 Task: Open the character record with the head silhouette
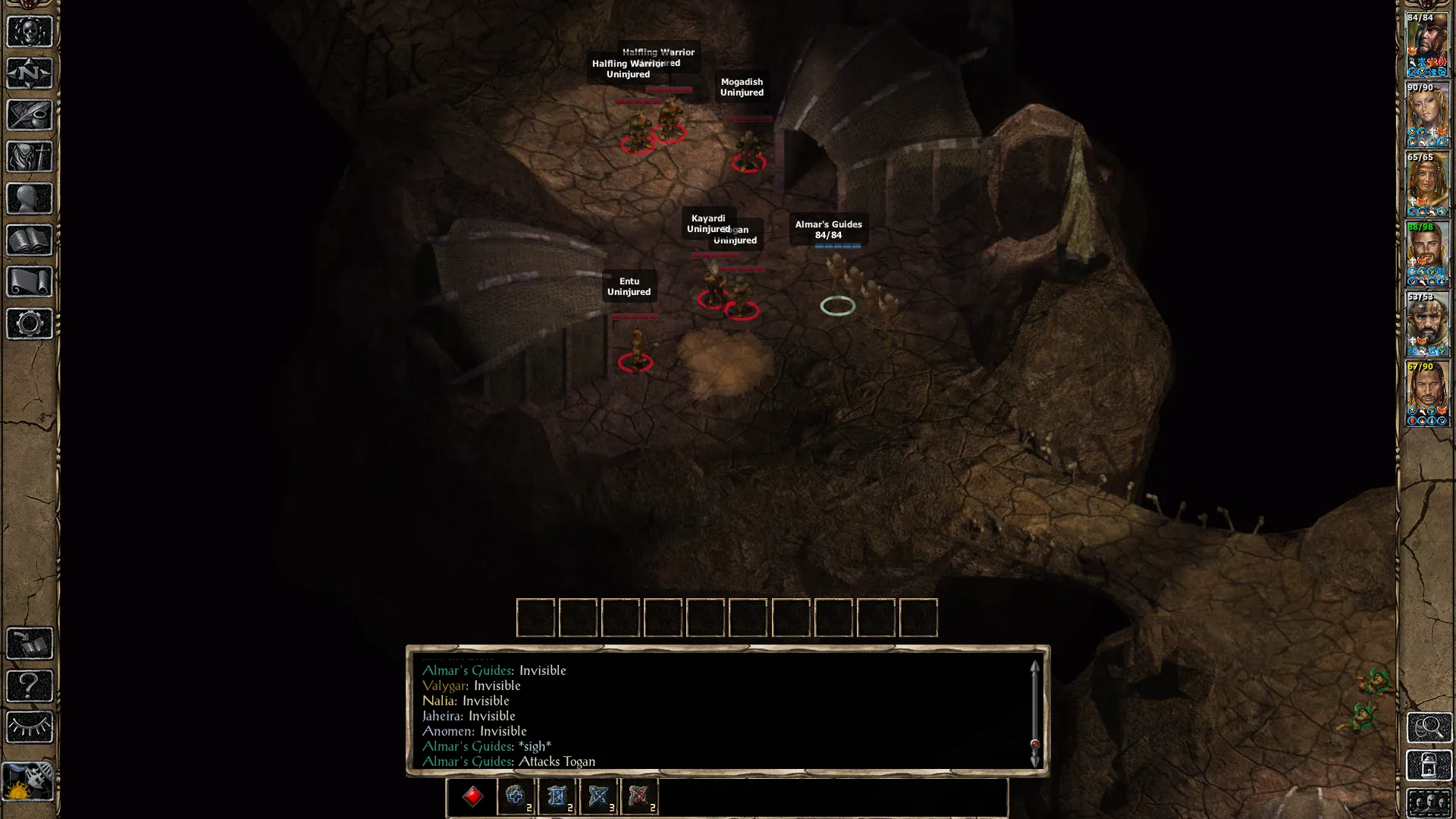pyautogui.click(x=30, y=199)
